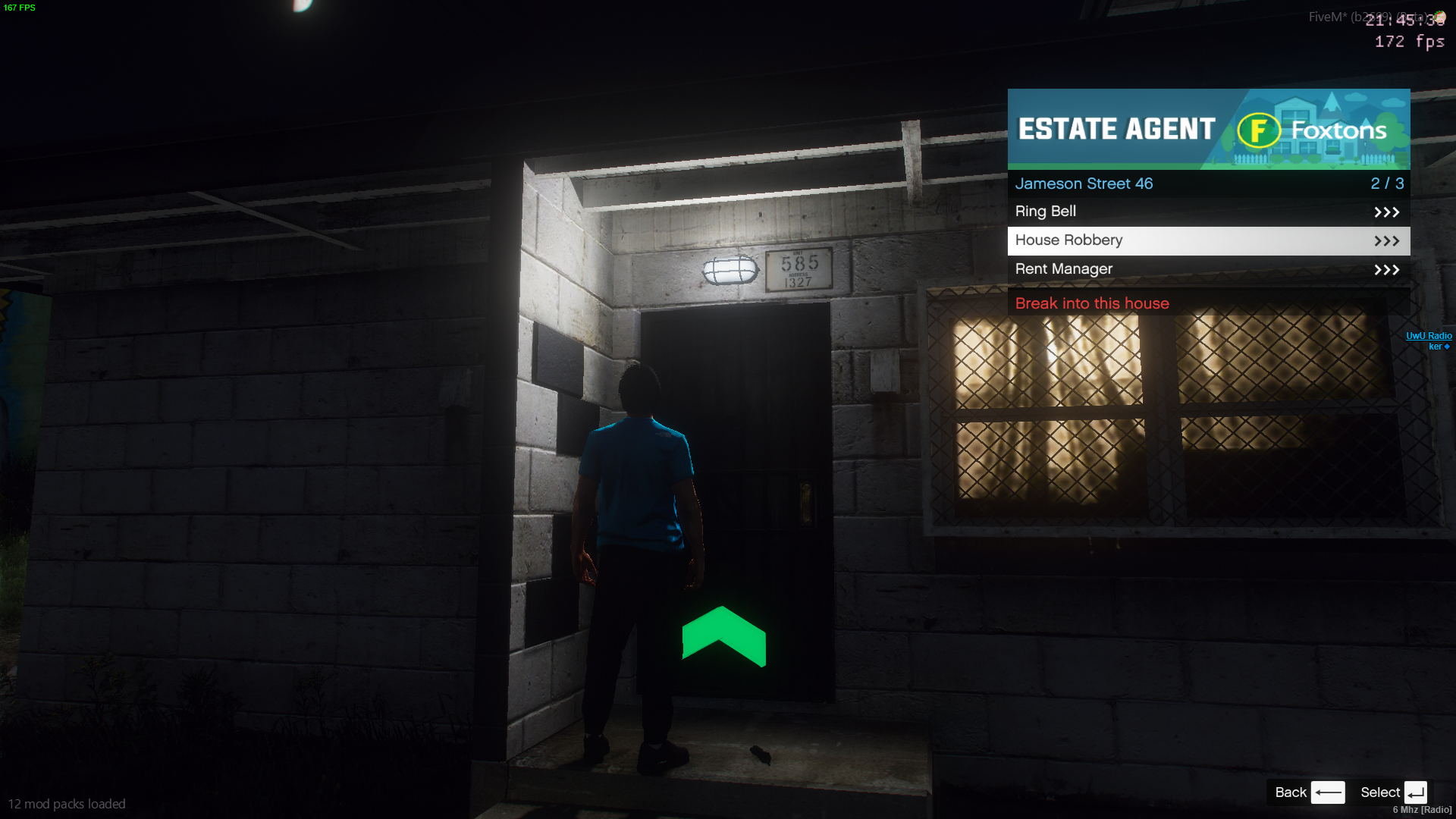Select the Ring Bell menu option
This screenshot has height=819, width=1456.
(1208, 212)
